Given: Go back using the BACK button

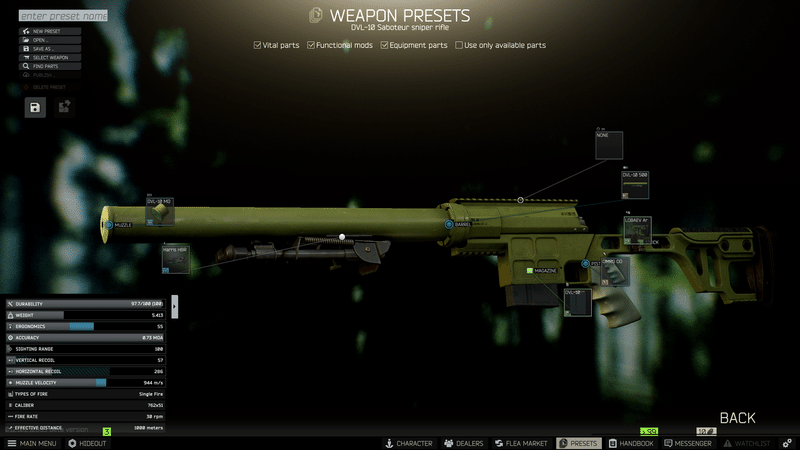Looking at the screenshot, I should pos(737,418).
